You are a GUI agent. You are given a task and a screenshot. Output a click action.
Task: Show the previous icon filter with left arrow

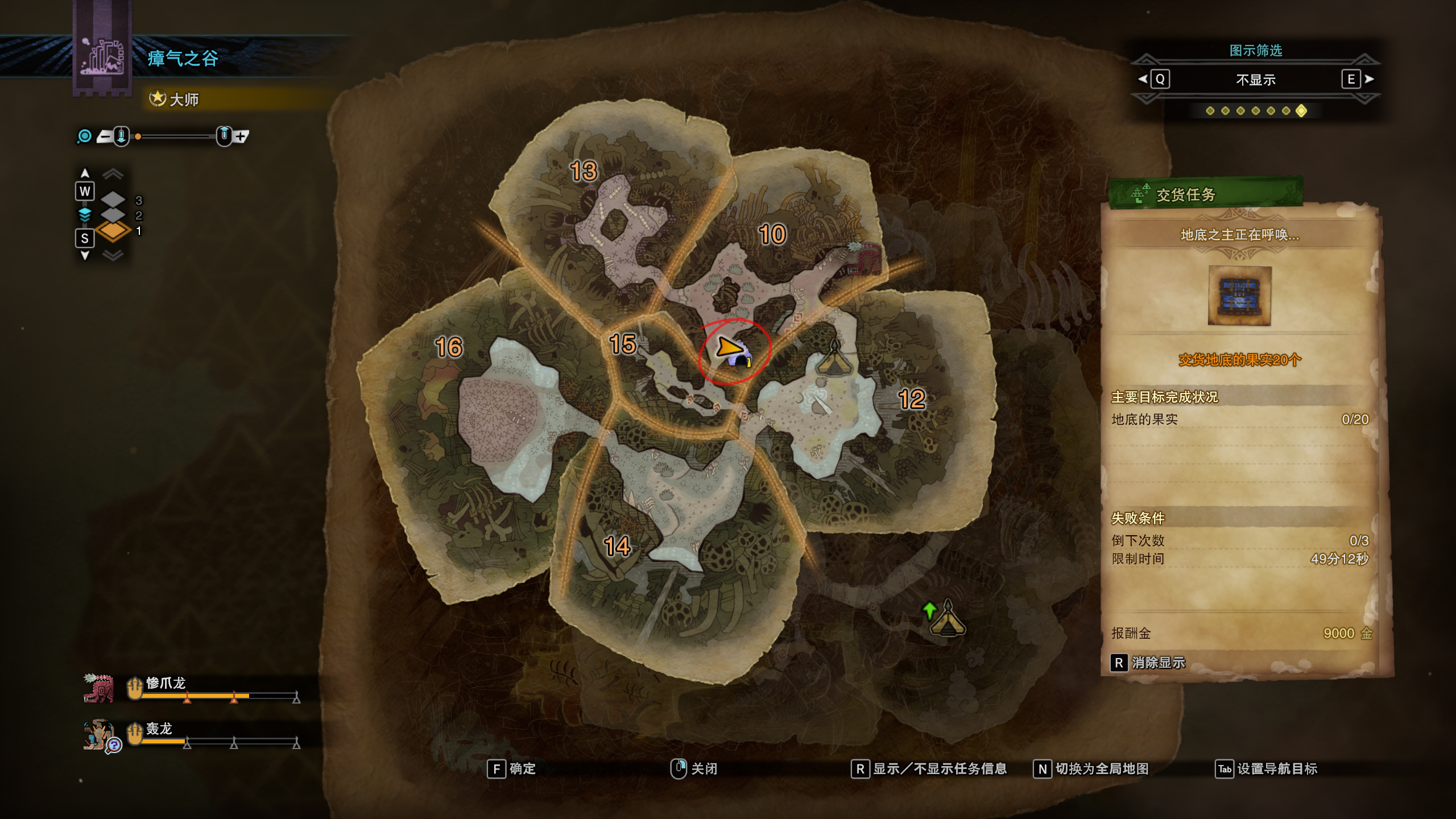coord(1143,79)
